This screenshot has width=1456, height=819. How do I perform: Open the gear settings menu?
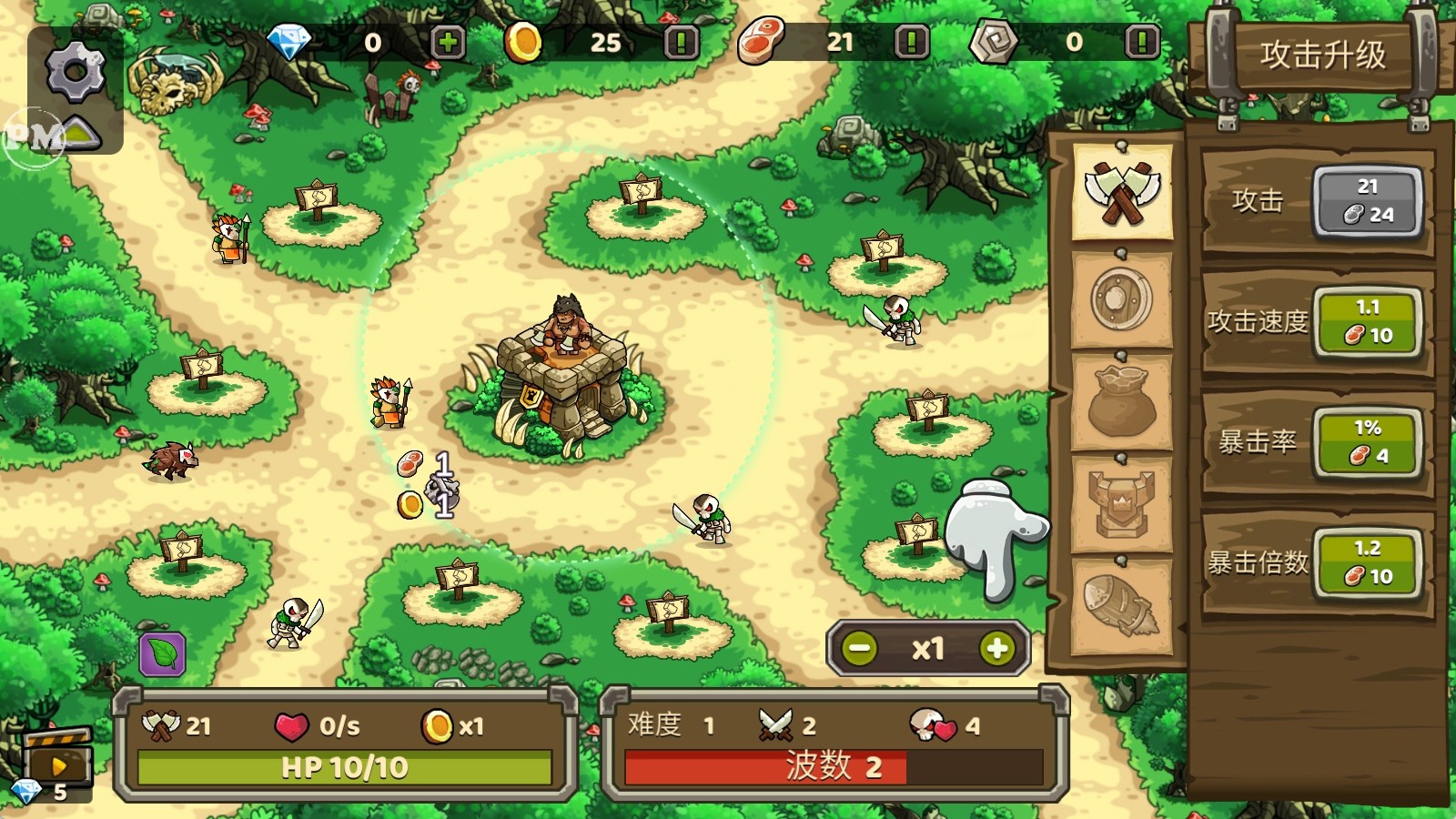click(75, 72)
